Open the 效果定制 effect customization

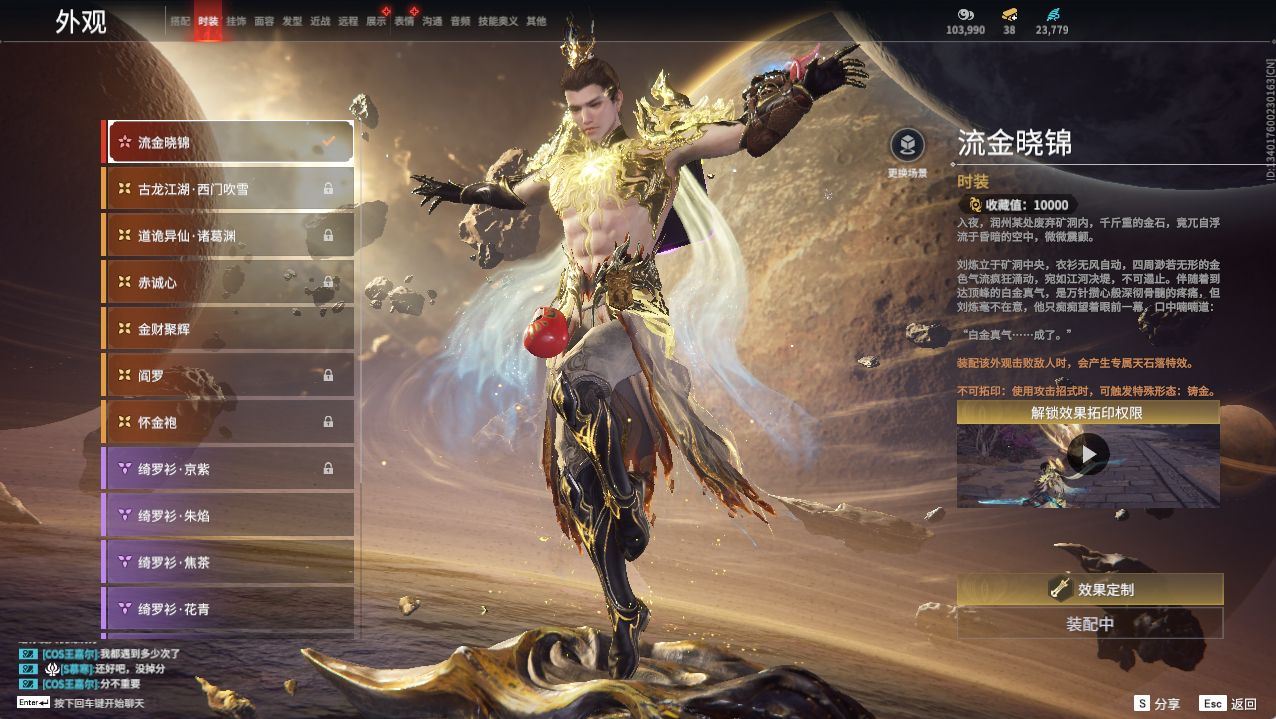[1090, 590]
